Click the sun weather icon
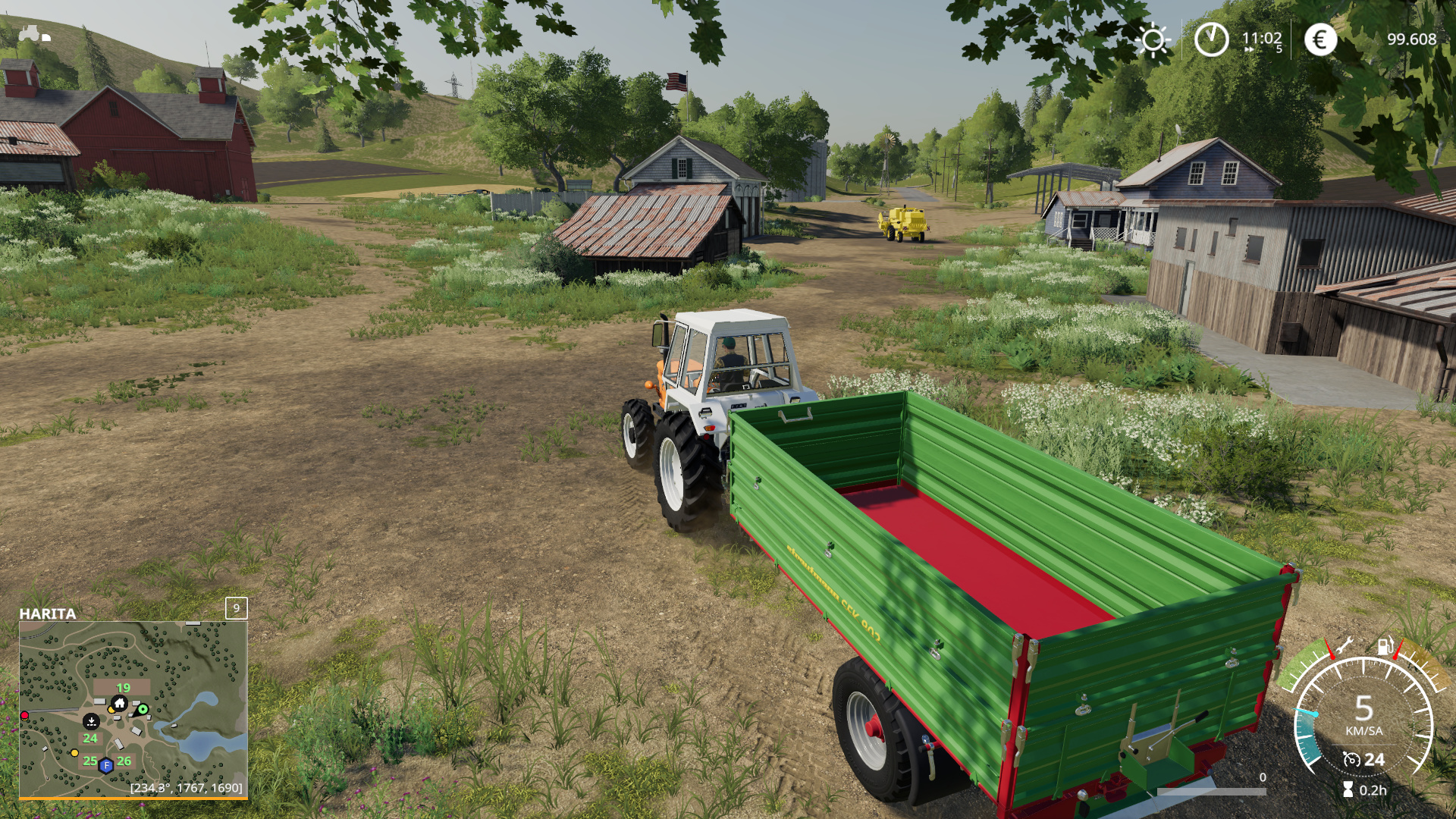 pos(1153,39)
